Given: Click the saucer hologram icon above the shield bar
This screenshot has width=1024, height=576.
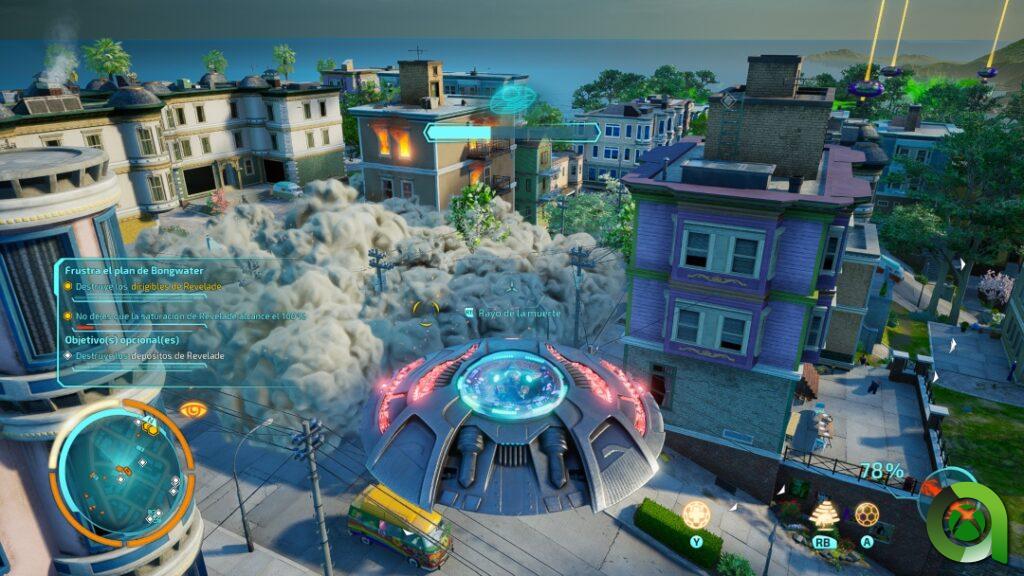Looking at the screenshot, I should click(513, 100).
